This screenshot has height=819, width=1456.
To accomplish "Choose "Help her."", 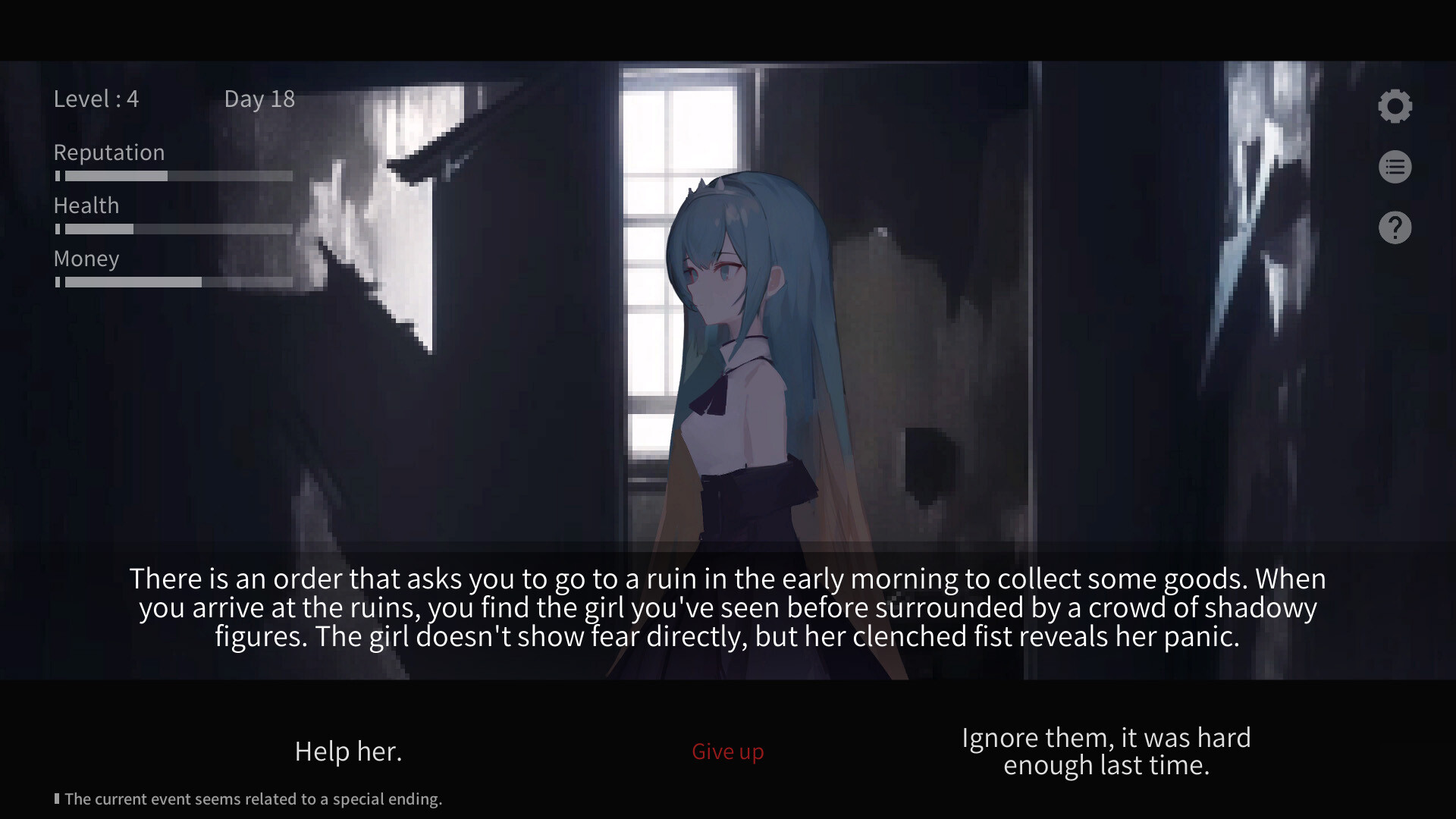I will tap(348, 751).
